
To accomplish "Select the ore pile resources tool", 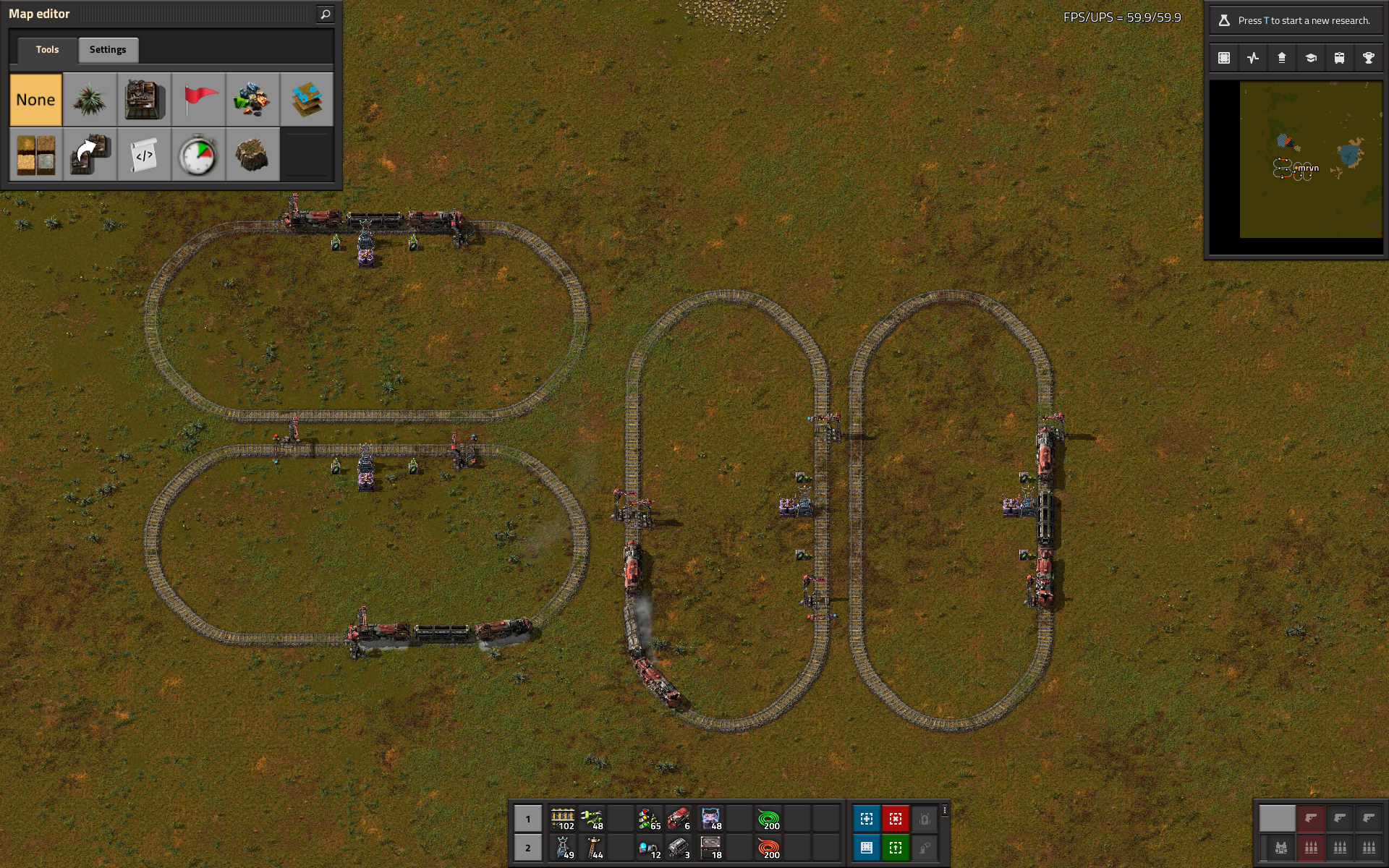I will click(252, 100).
